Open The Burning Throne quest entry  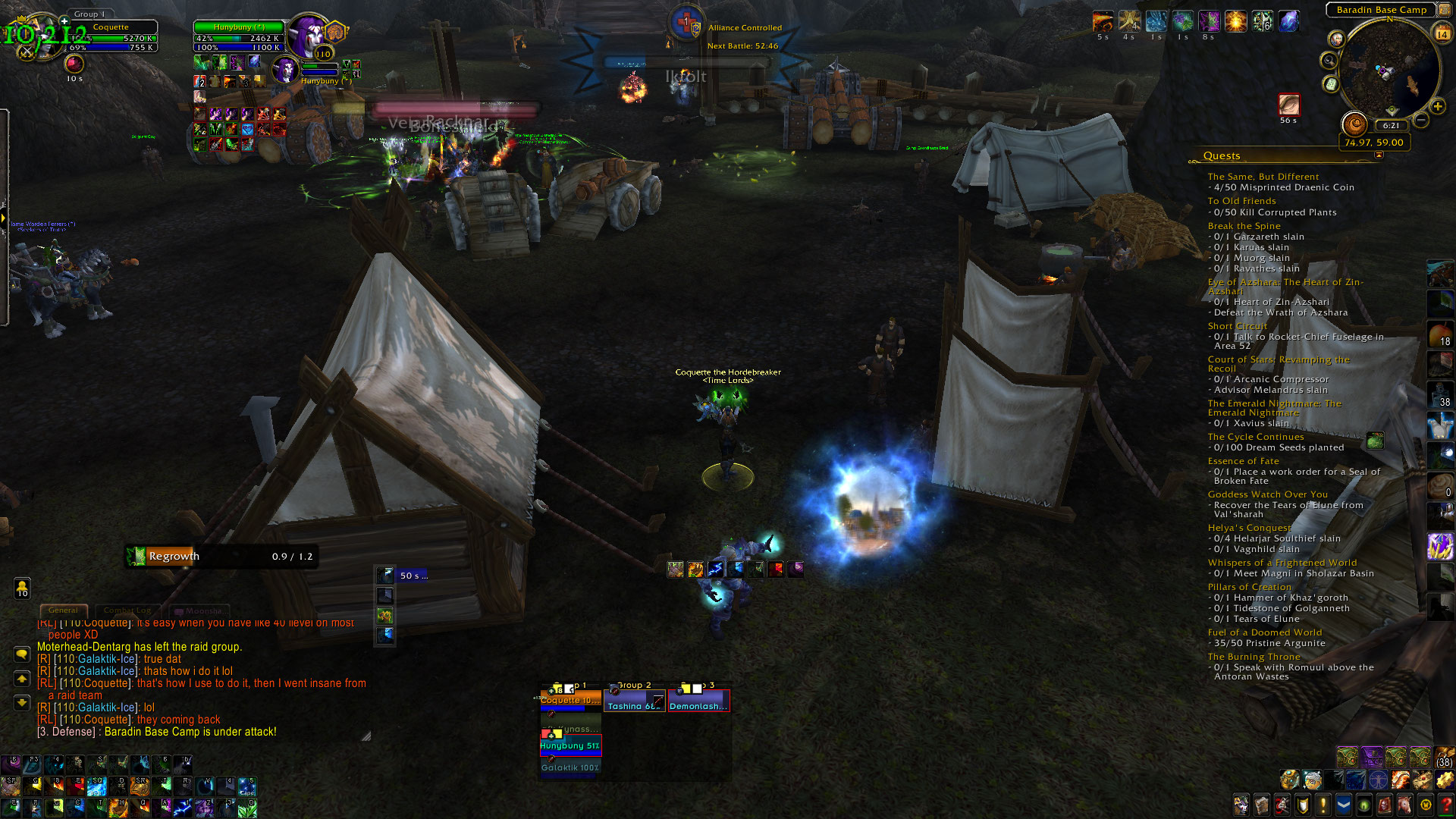tap(1254, 657)
